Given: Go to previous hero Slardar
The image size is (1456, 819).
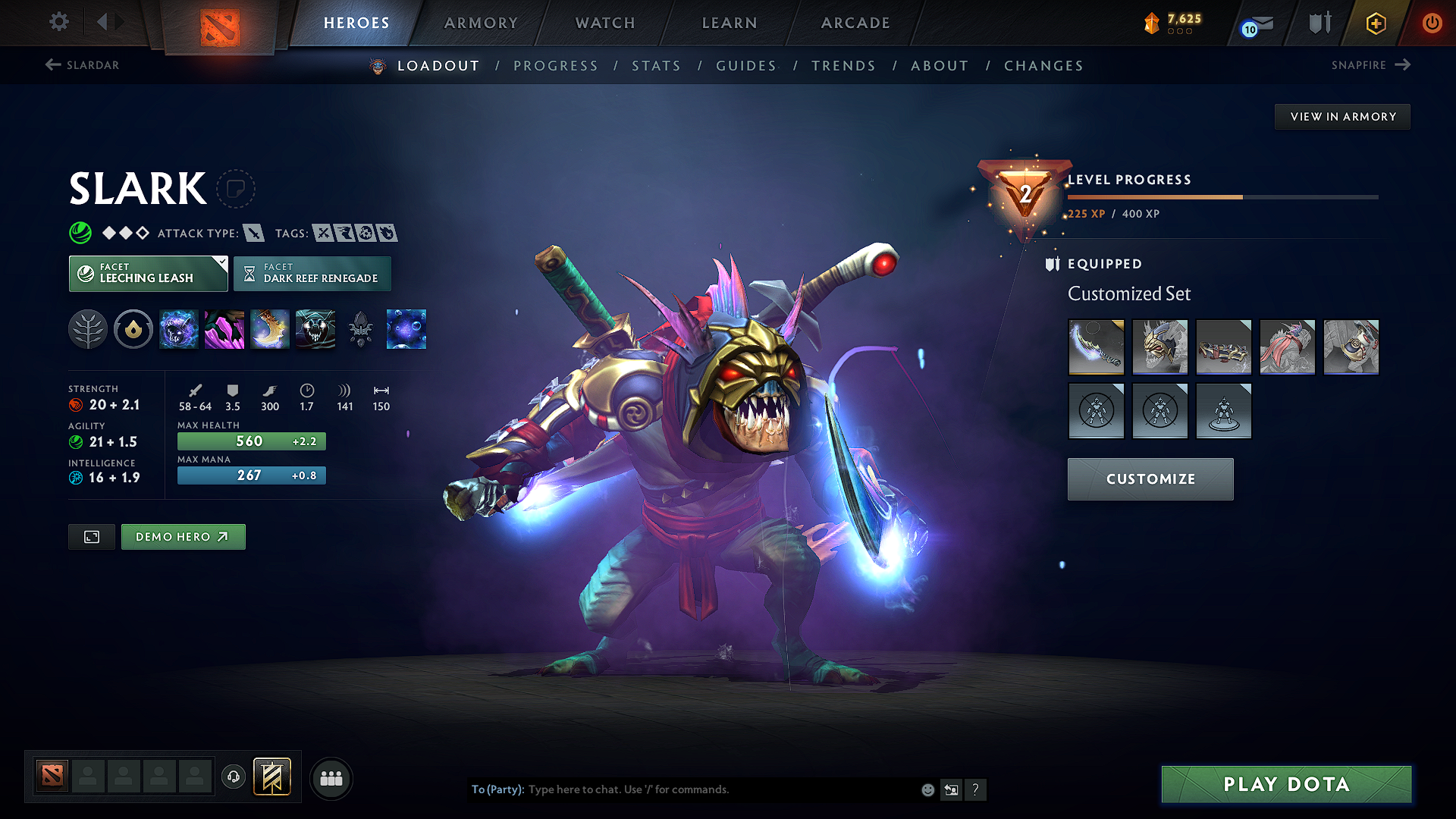Looking at the screenshot, I should pos(83,65).
